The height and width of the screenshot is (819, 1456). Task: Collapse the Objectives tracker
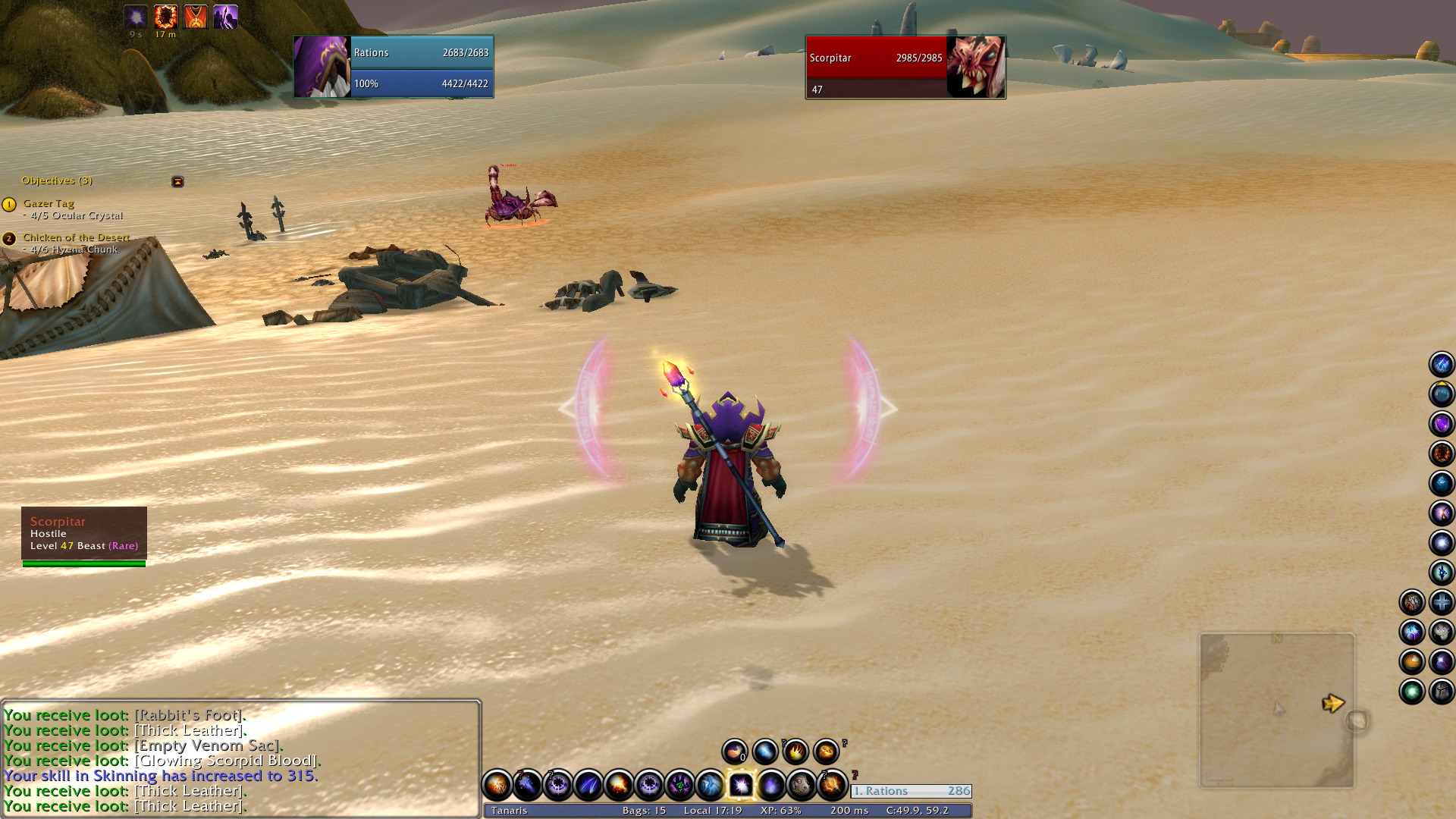tap(177, 182)
